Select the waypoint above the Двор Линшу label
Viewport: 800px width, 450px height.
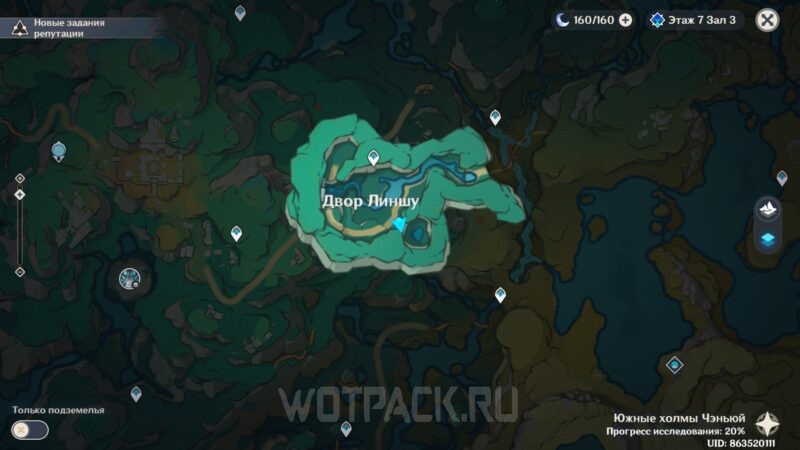[374, 157]
